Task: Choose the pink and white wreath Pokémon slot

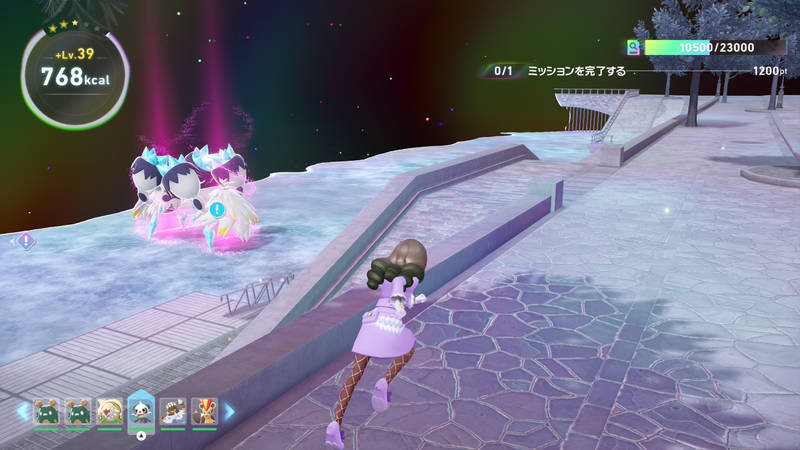Action: [x=109, y=411]
